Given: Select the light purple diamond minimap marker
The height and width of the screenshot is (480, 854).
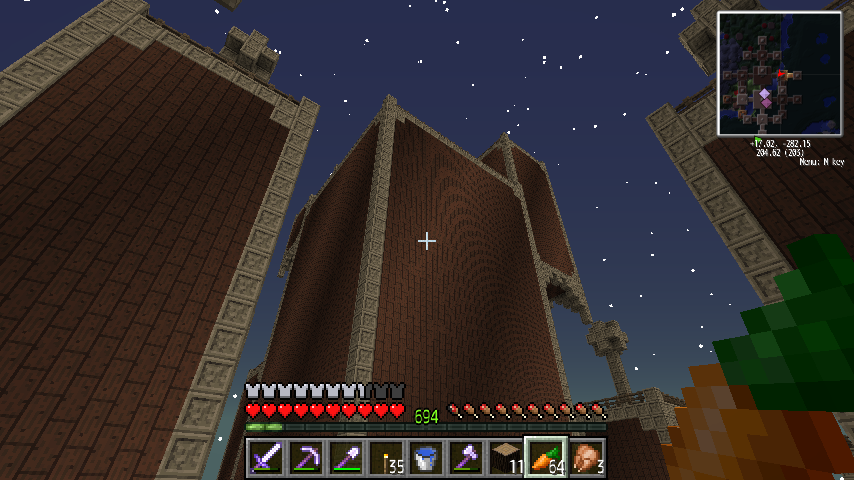Looking at the screenshot, I should tap(765, 95).
